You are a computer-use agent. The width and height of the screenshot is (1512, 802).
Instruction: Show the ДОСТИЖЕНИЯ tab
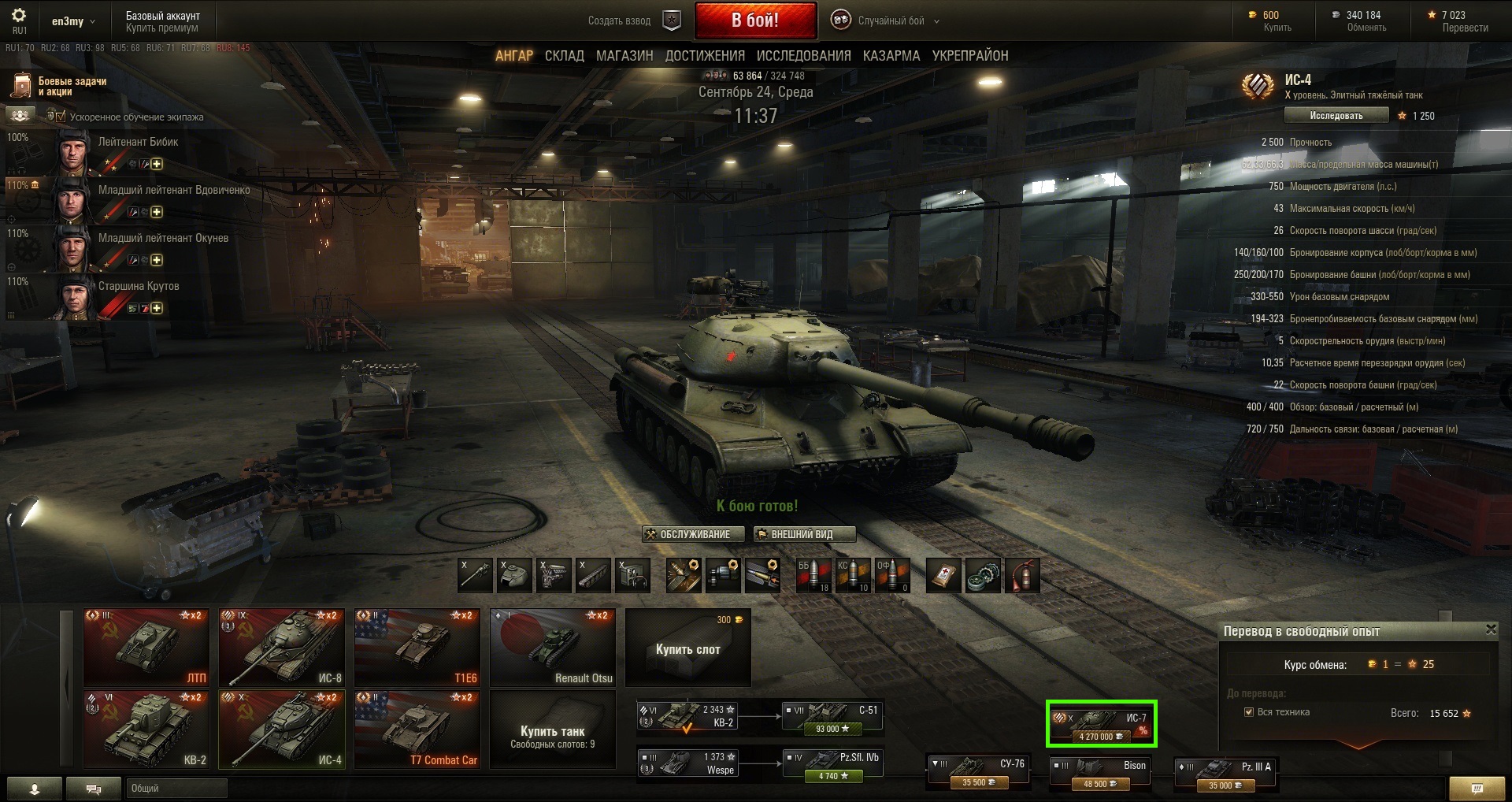click(x=705, y=56)
